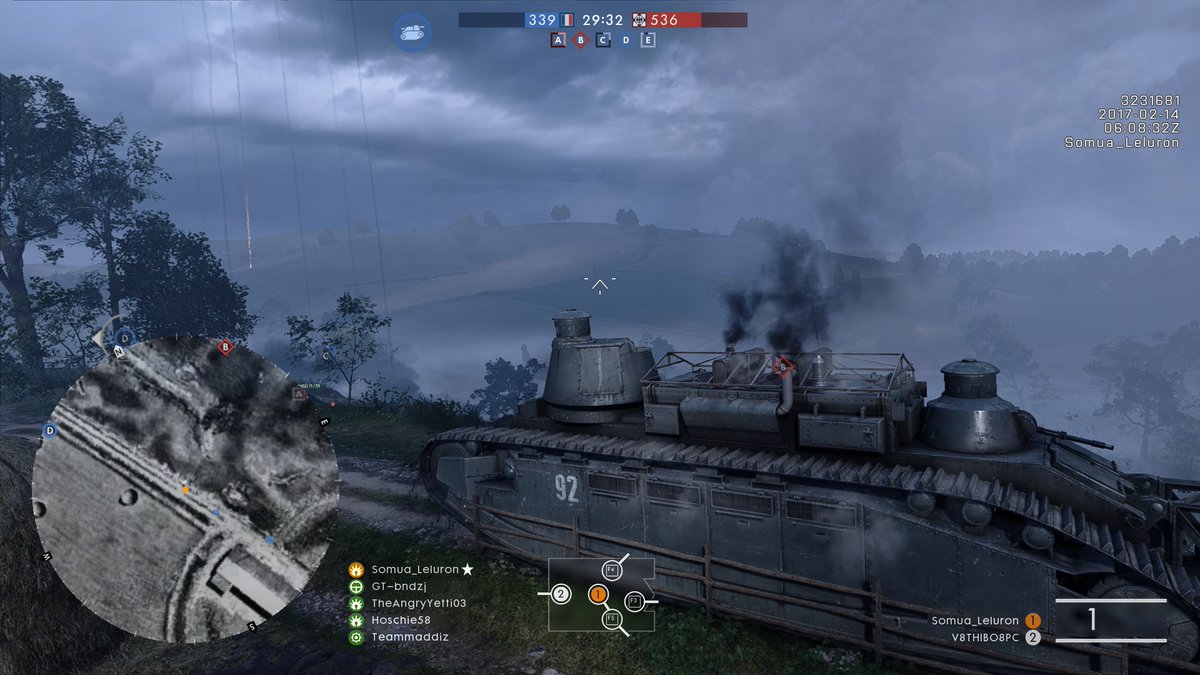Choose the F3 seat in tank diagram
The image size is (1200, 675).
coord(633,601)
